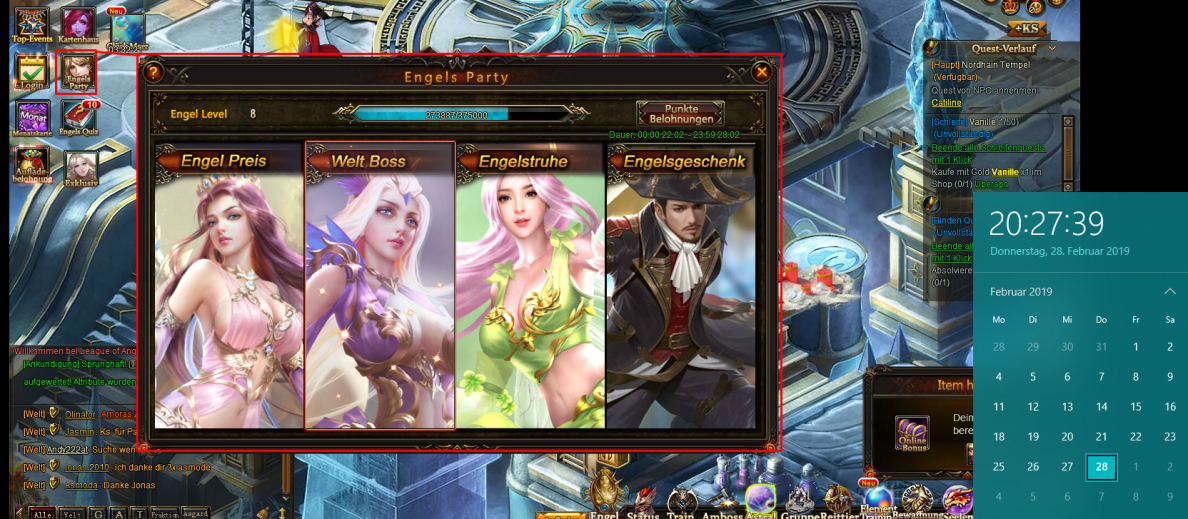This screenshot has height=519, width=1188.
Task: Open the Engels Quiz icon
Action: (79, 119)
